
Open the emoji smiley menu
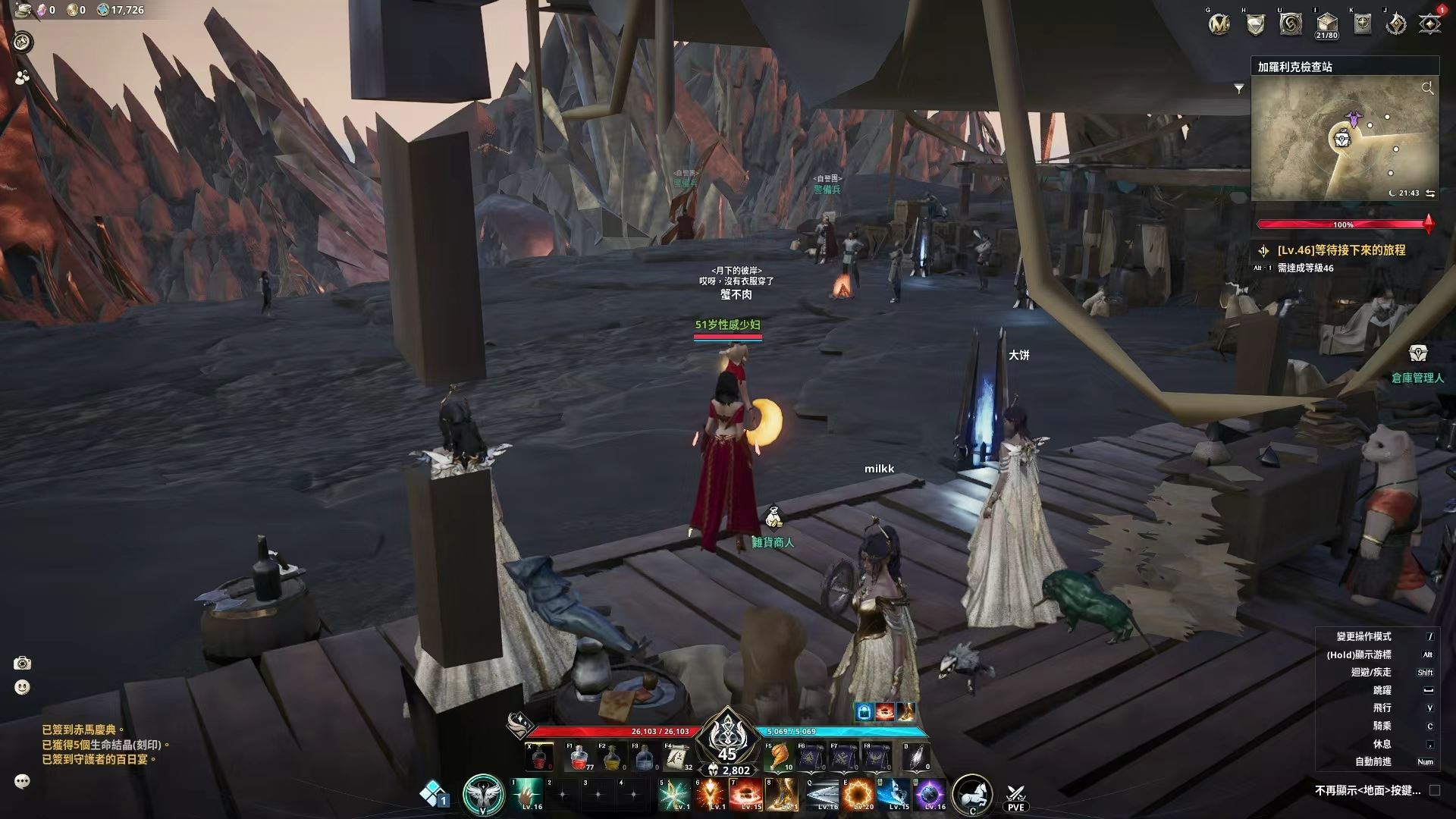click(x=22, y=687)
